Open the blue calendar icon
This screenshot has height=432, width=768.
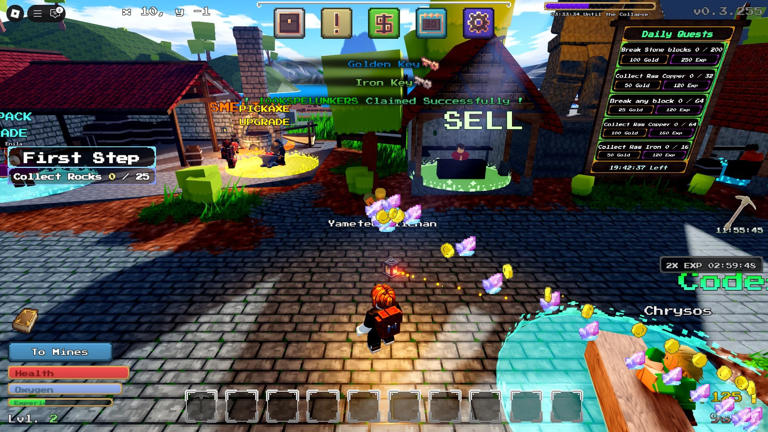(x=431, y=22)
